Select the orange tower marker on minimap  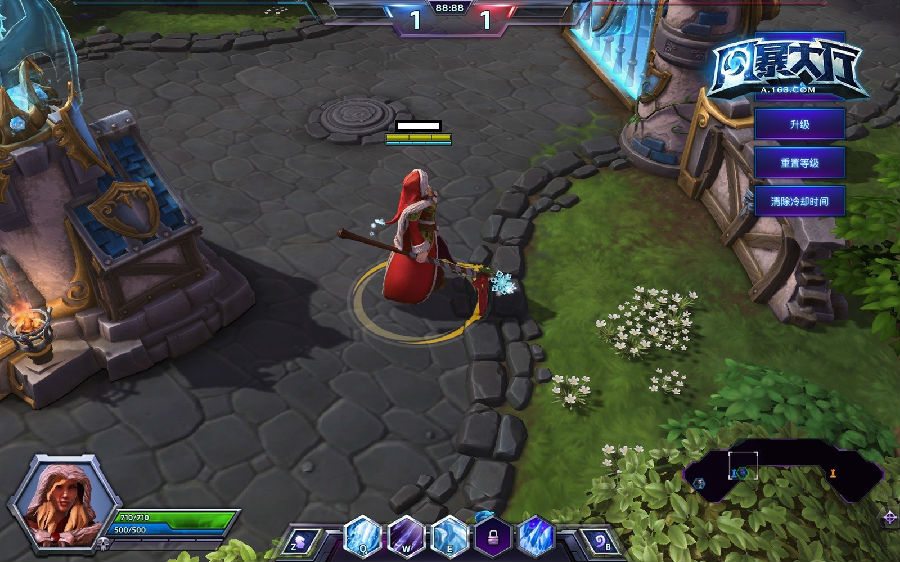[x=833, y=472]
